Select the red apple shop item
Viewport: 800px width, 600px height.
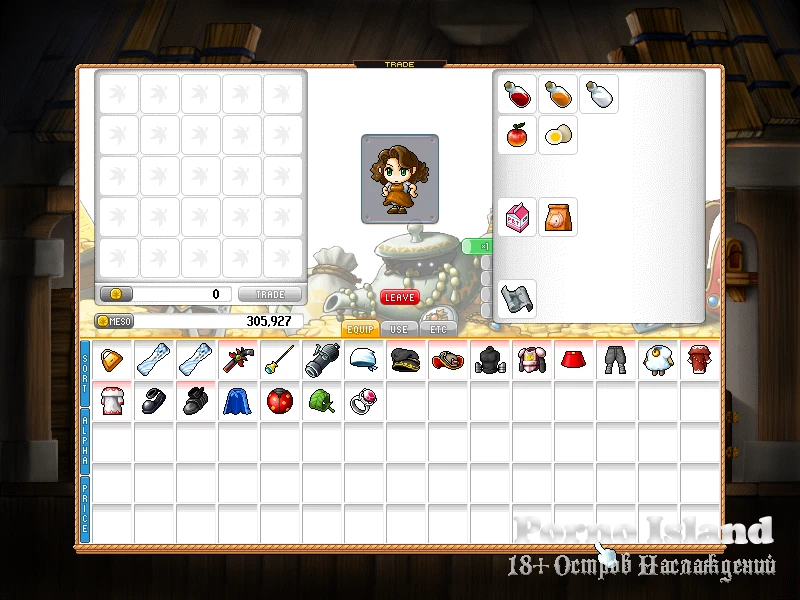click(x=517, y=134)
